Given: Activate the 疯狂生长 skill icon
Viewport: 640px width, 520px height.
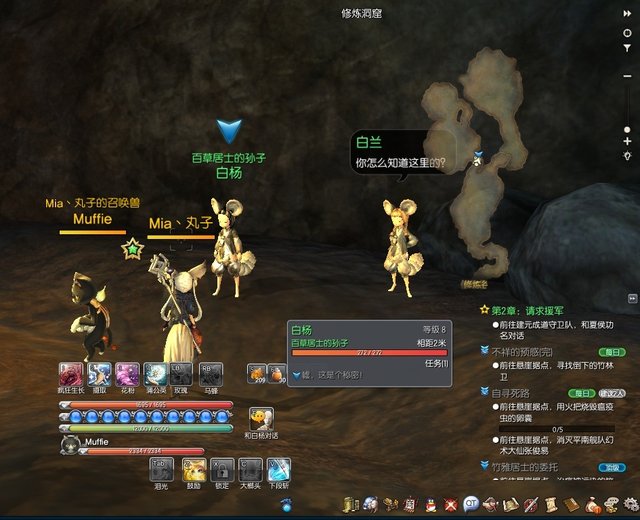Looking at the screenshot, I should pos(71,374).
